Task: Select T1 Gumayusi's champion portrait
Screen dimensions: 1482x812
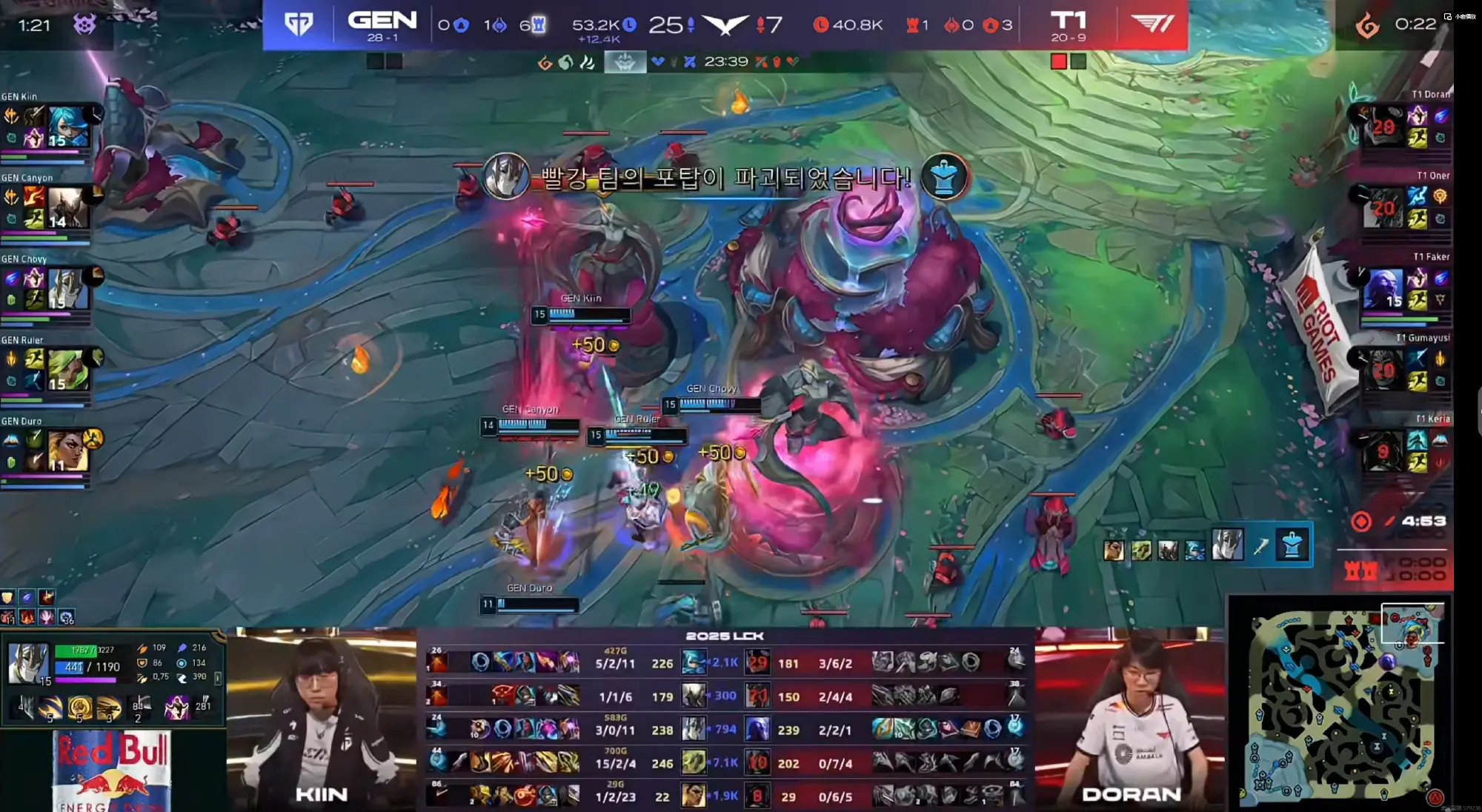Action: click(x=1383, y=370)
